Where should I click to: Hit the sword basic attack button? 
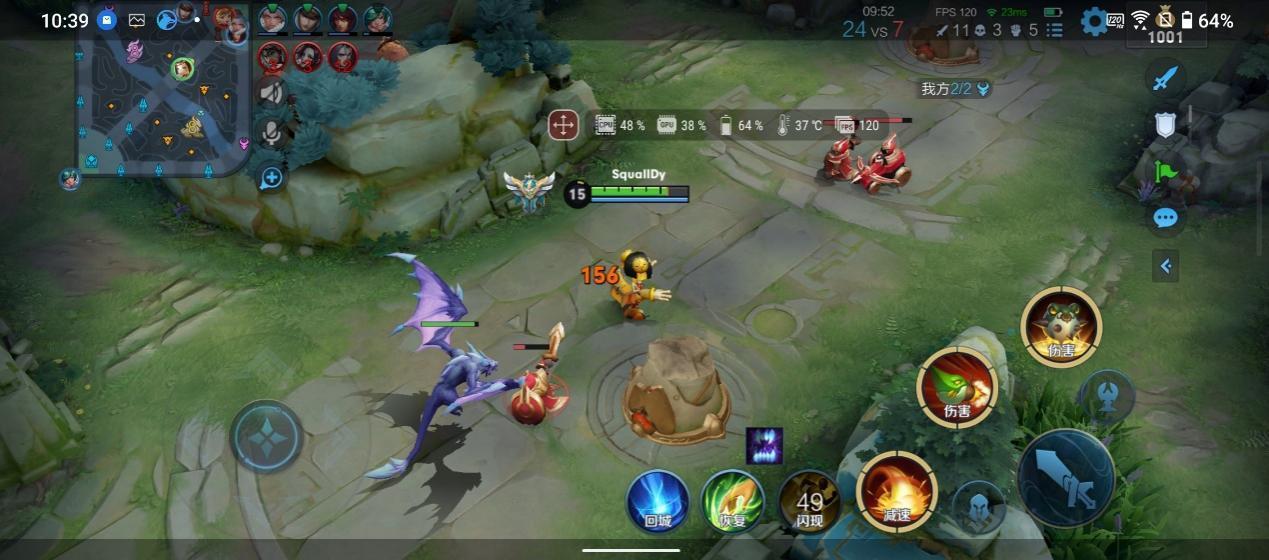pyautogui.click(x=1066, y=478)
